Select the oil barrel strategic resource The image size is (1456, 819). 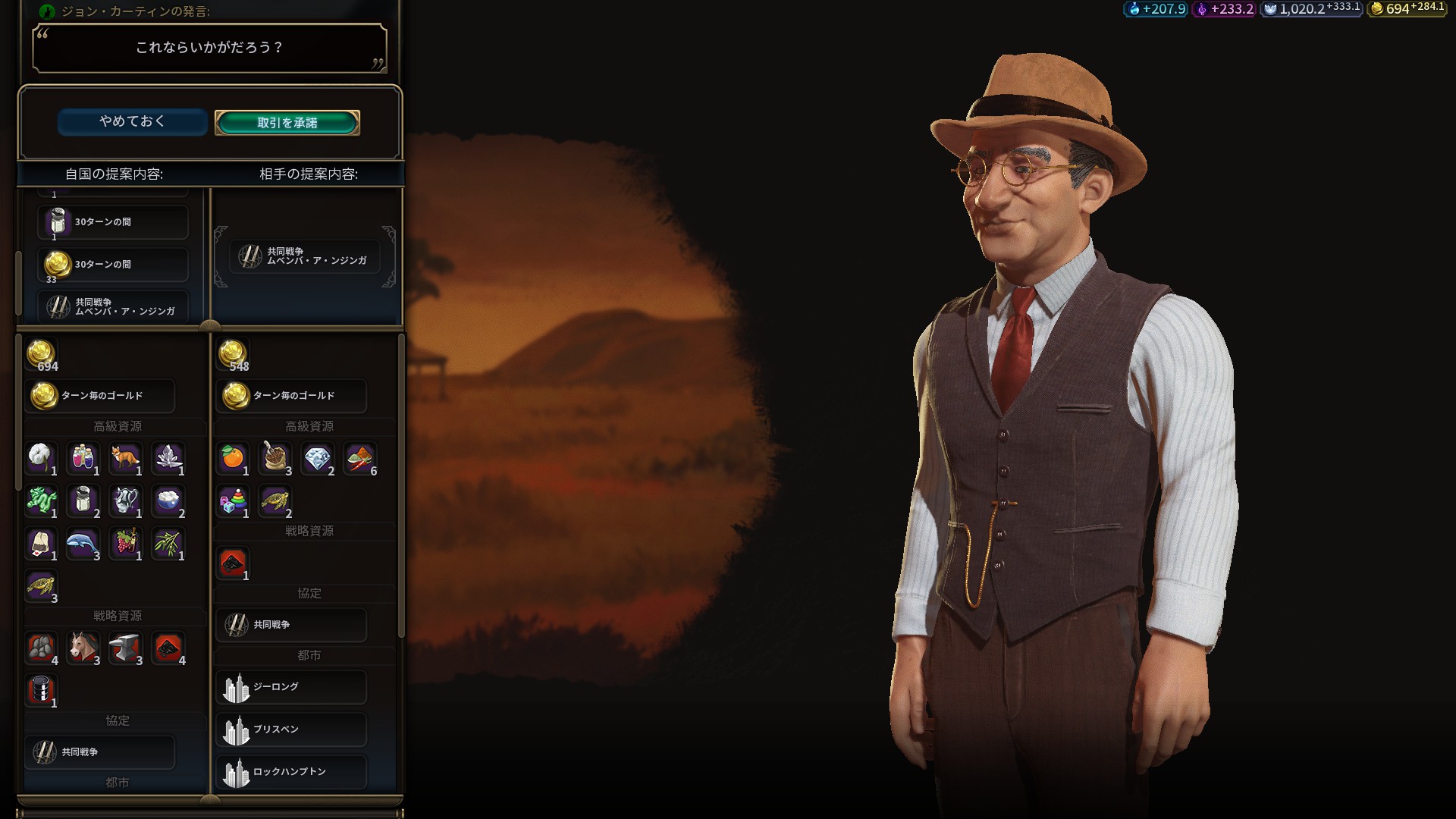point(41,690)
